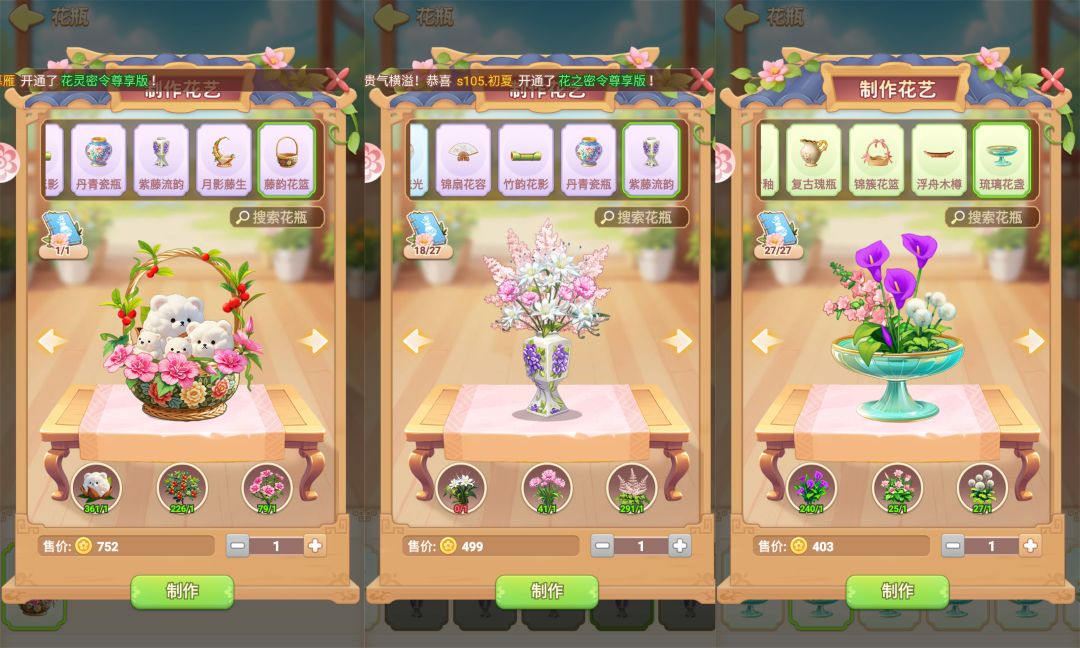Choose the 月影藤生 crescent vase
The height and width of the screenshot is (648, 1080).
223,159
